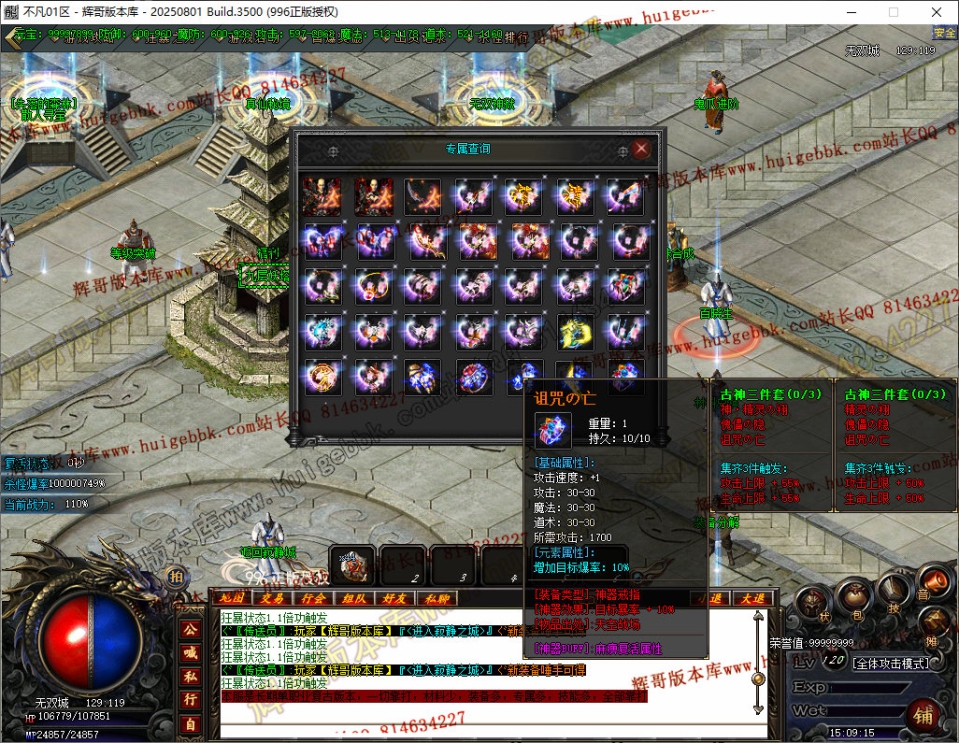Close the 专属查询 panel
The width and height of the screenshot is (959, 743).
pyautogui.click(x=642, y=149)
